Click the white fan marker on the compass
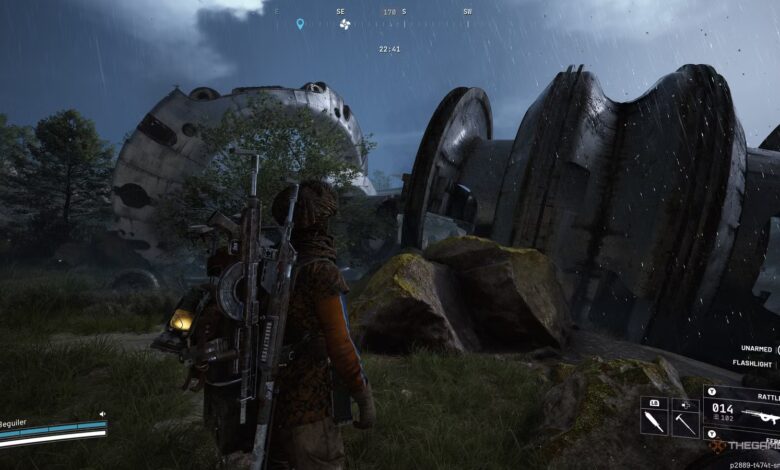 coord(345,23)
